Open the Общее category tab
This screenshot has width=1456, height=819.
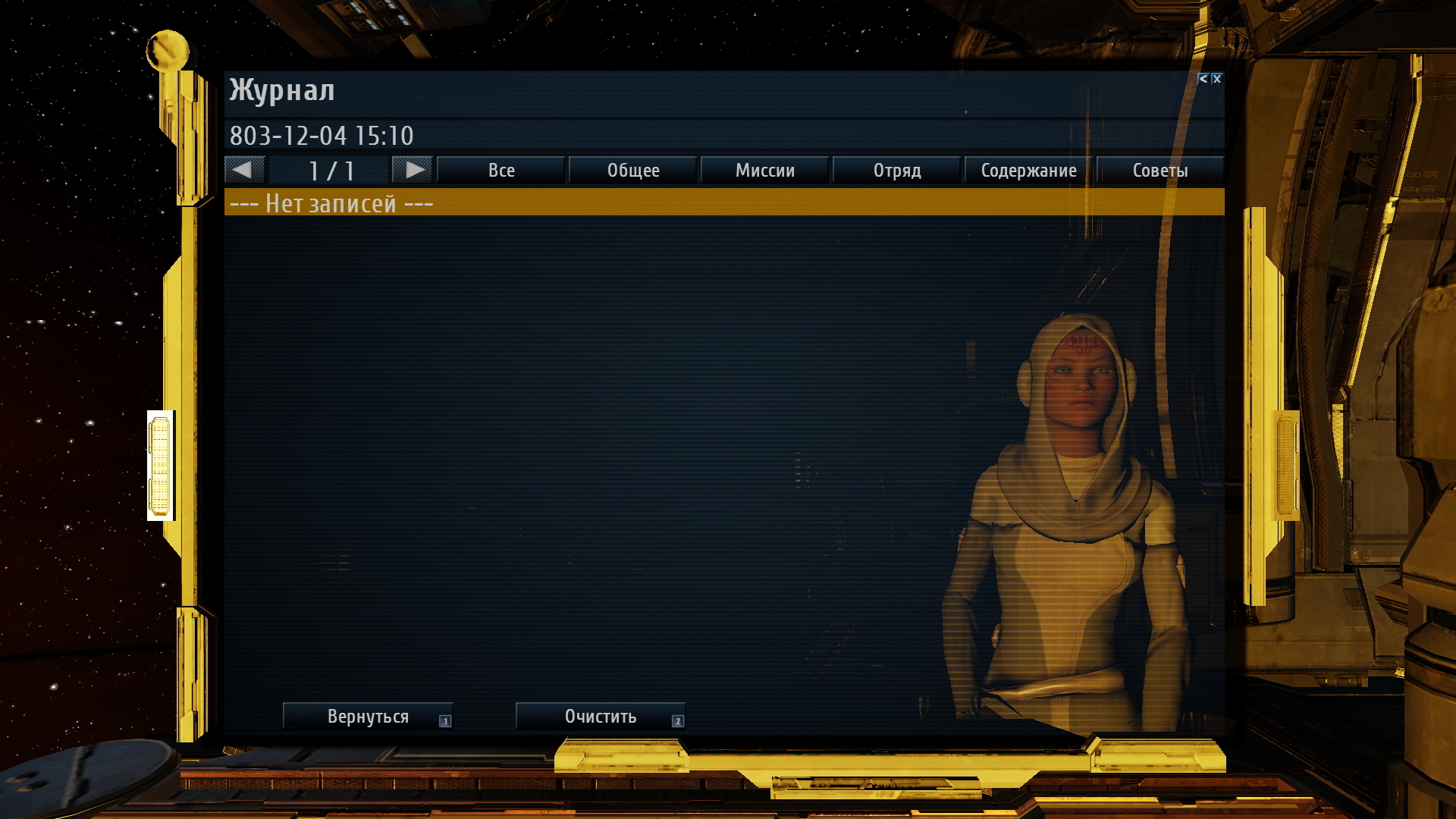633,171
